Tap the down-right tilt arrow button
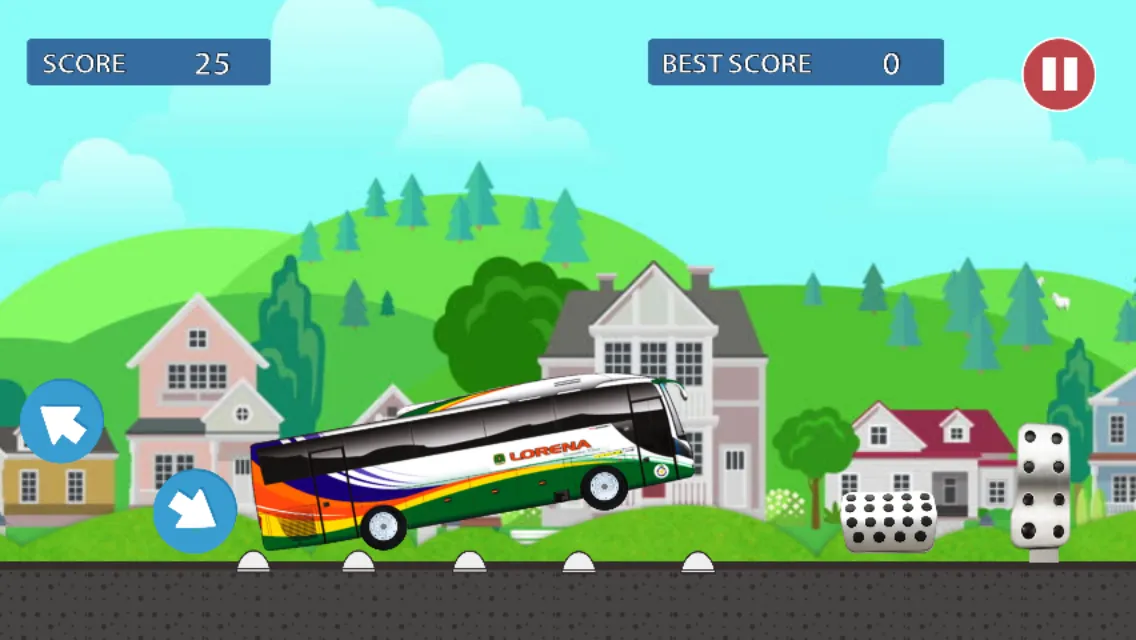1136x640 pixels. 195,511
